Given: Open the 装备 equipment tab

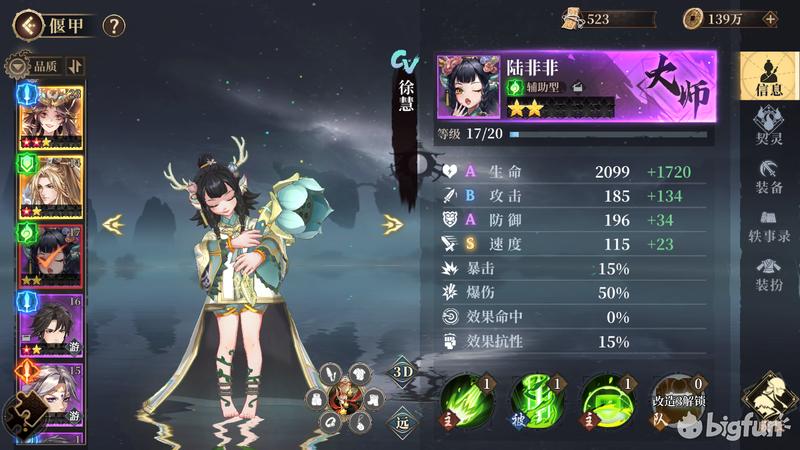Looking at the screenshot, I should 769,177.
